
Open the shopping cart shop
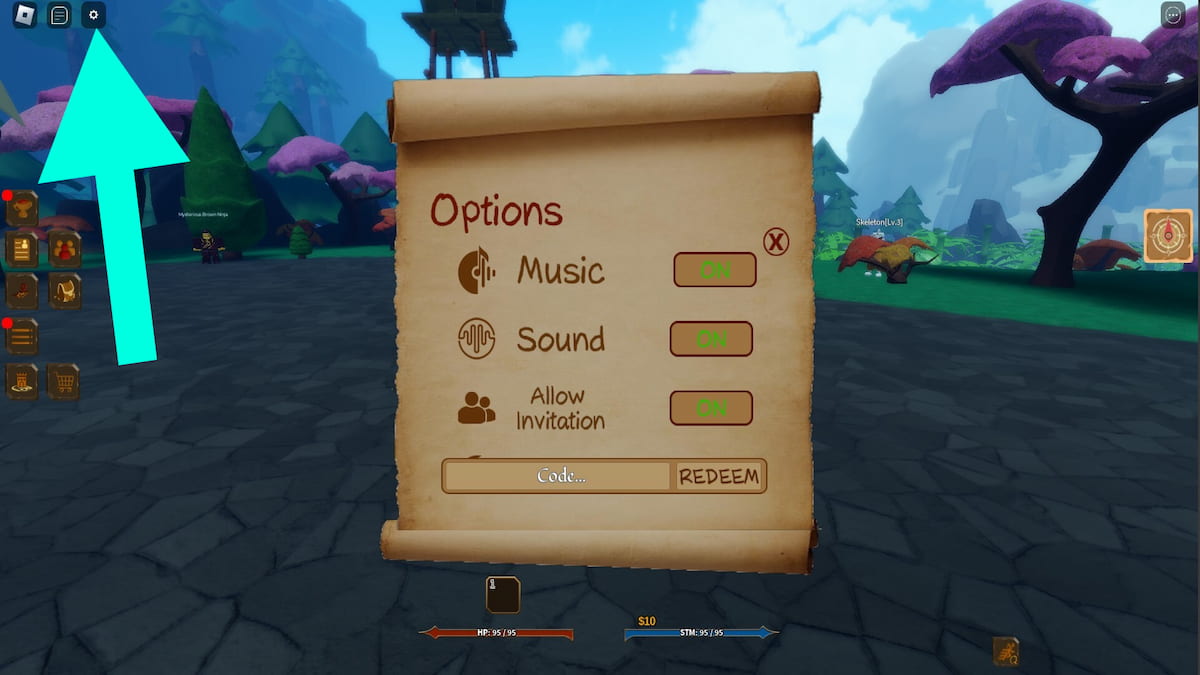[64, 381]
